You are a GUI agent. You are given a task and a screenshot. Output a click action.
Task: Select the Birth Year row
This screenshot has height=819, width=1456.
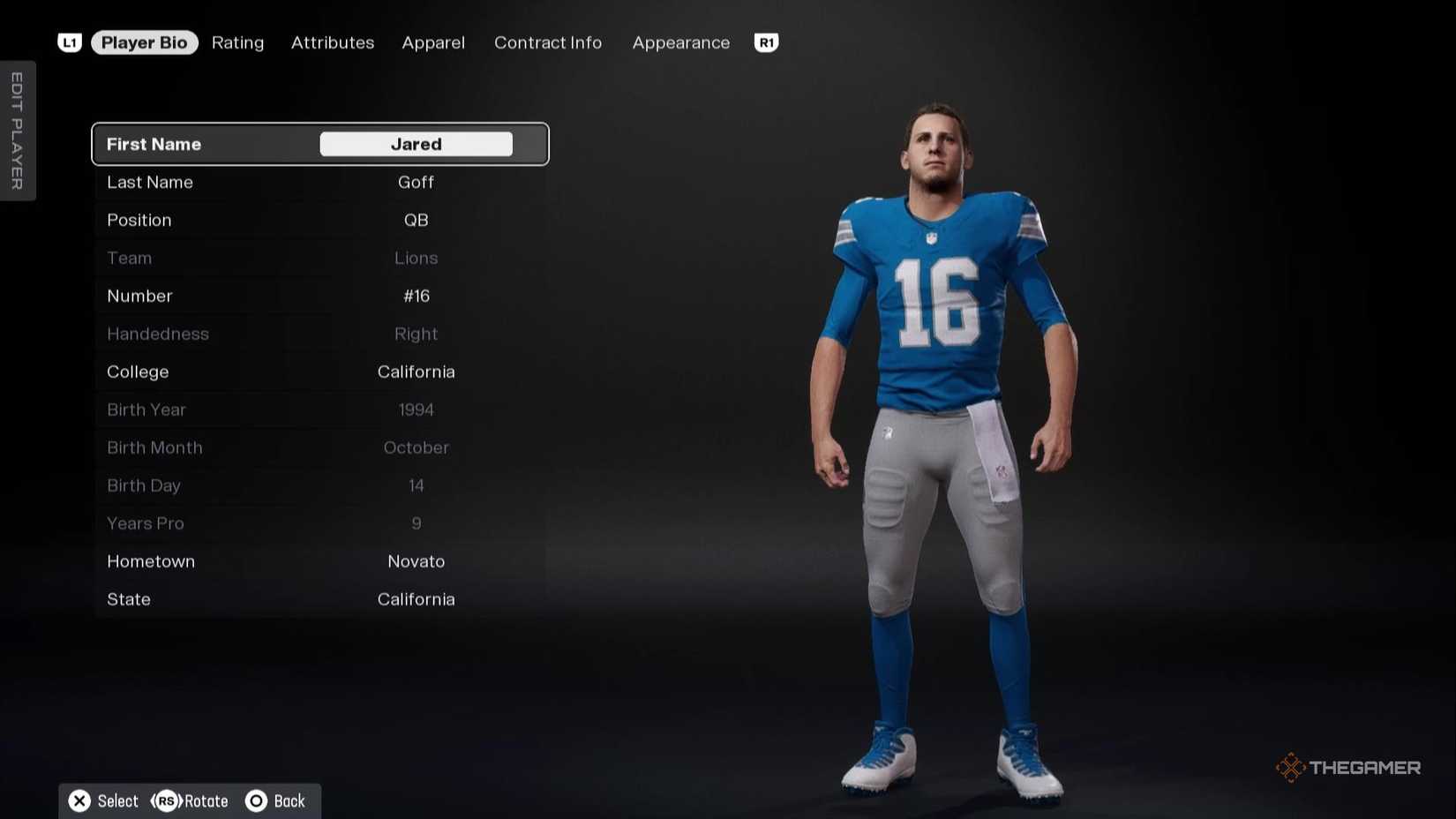coord(319,409)
